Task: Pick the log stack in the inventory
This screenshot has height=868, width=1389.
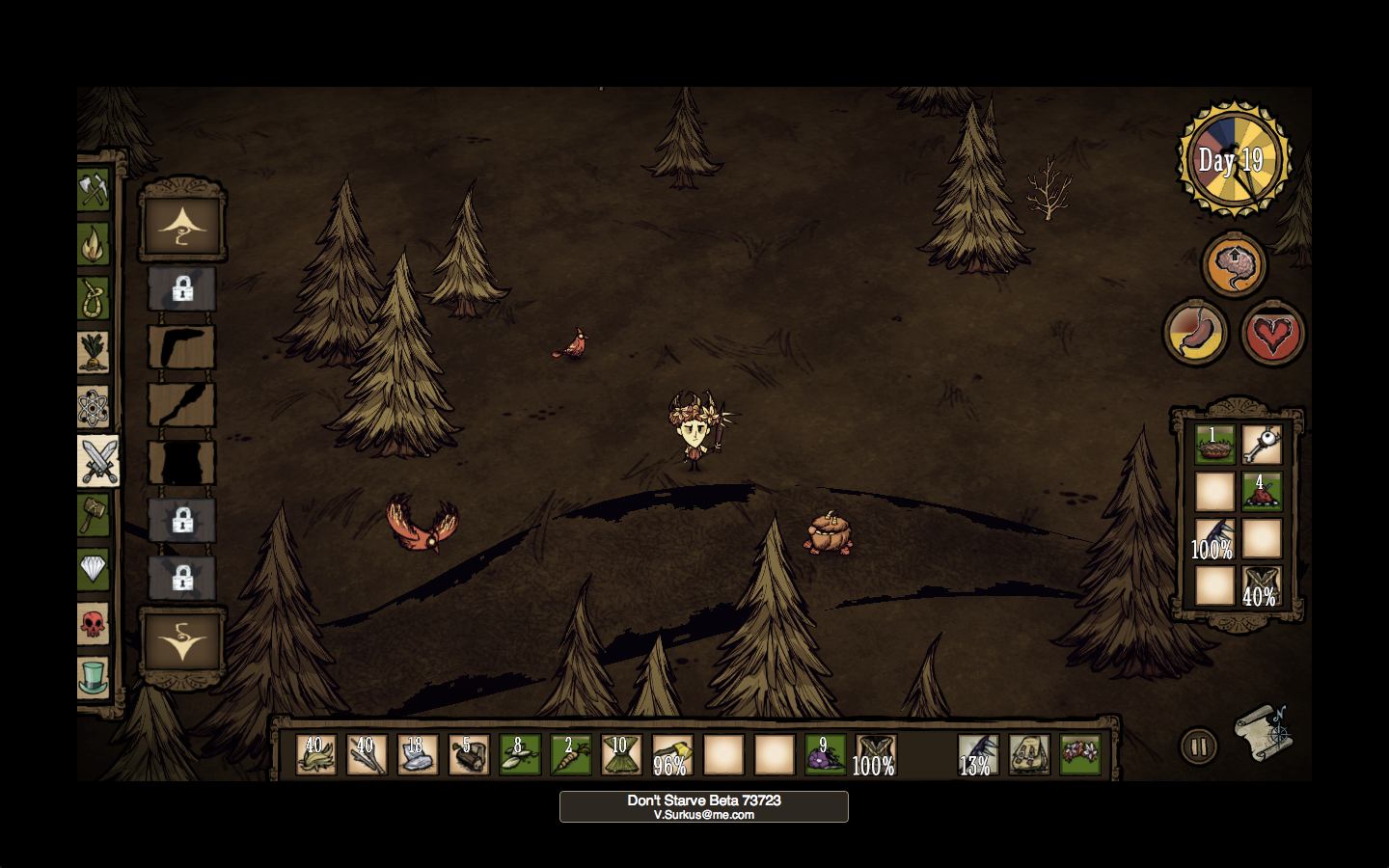Action: pos(468,754)
